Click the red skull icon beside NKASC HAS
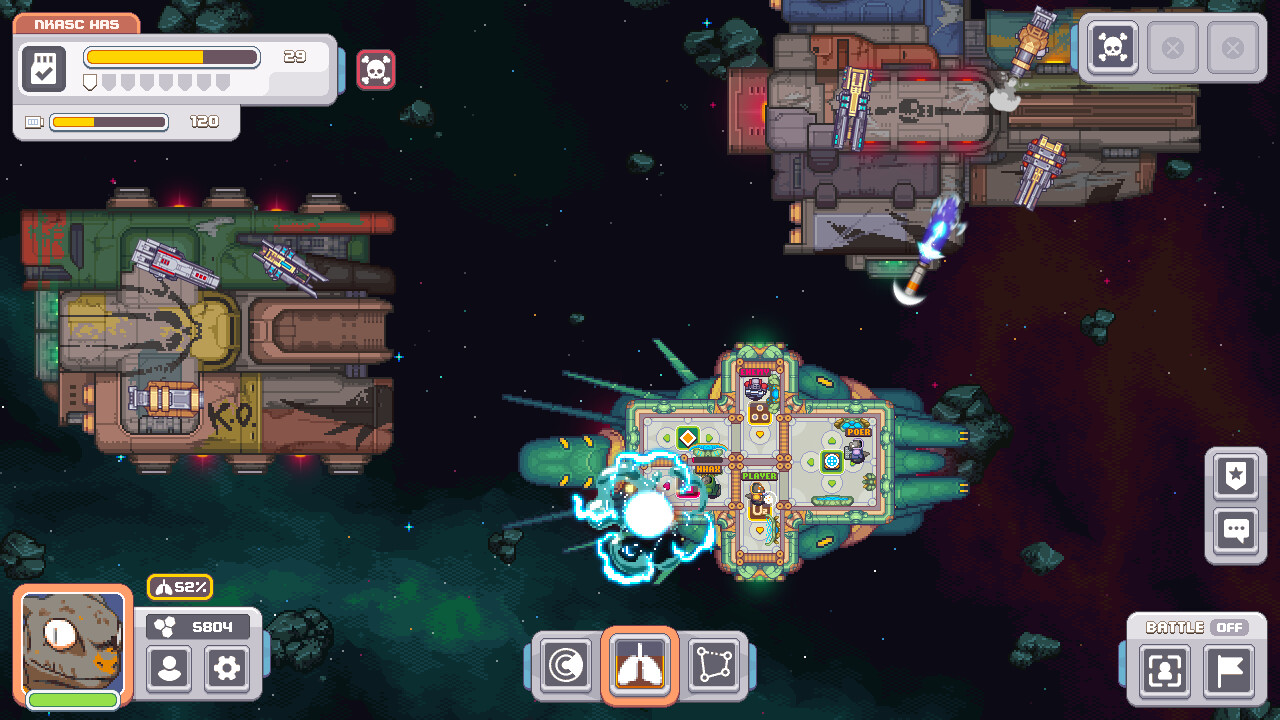1280x720 pixels. click(x=376, y=69)
